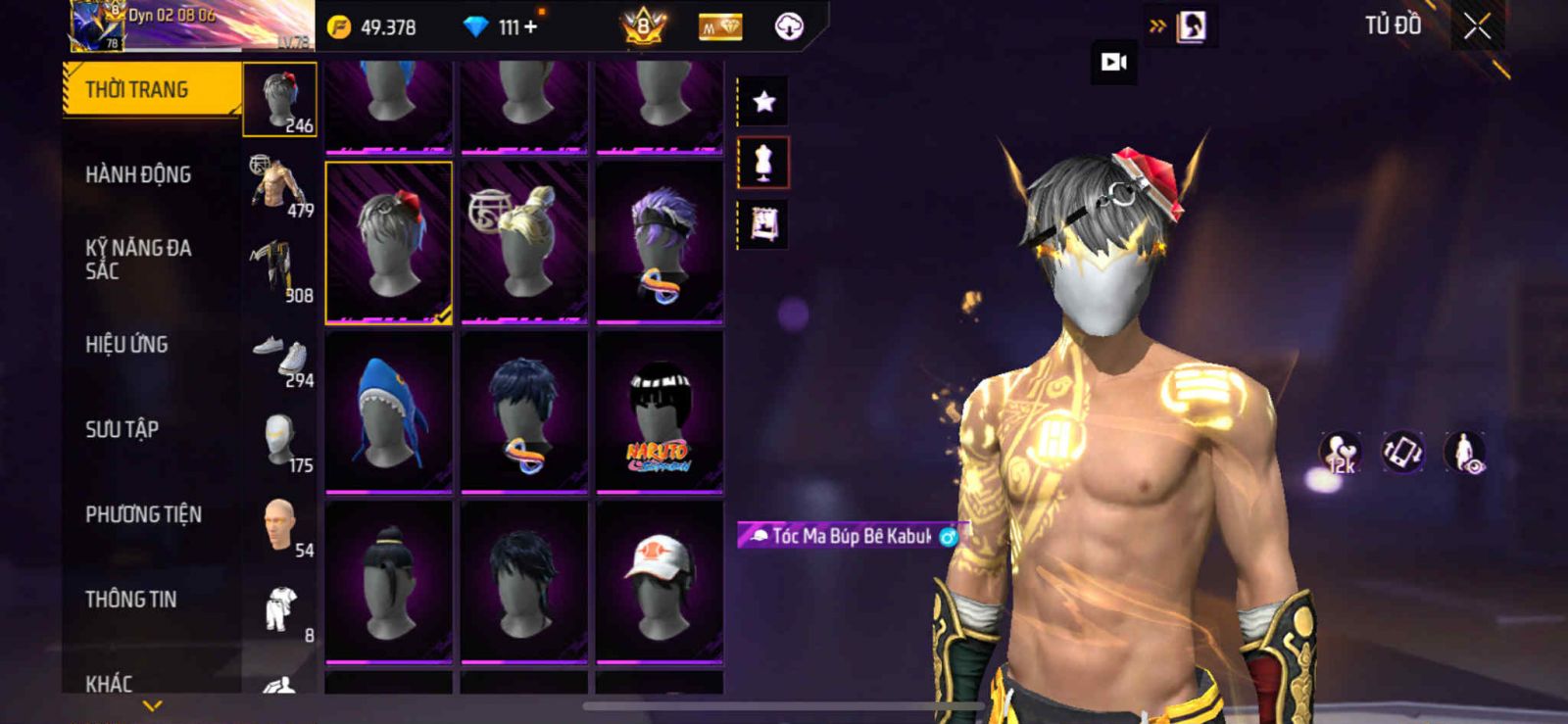Open the Hiệu Ứng category
This screenshot has width=1568, height=724.
point(126,345)
